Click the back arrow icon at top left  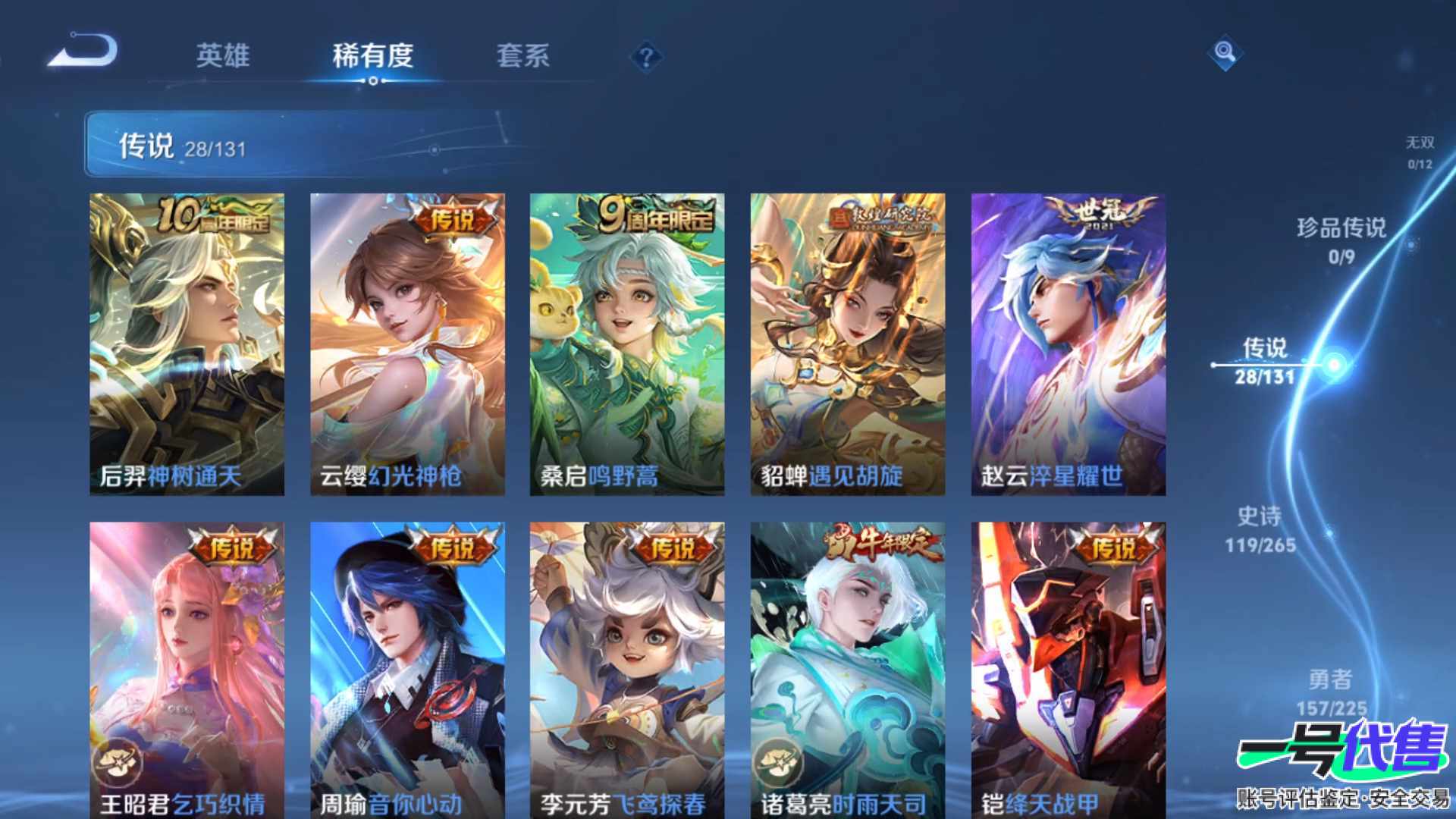click(x=83, y=47)
